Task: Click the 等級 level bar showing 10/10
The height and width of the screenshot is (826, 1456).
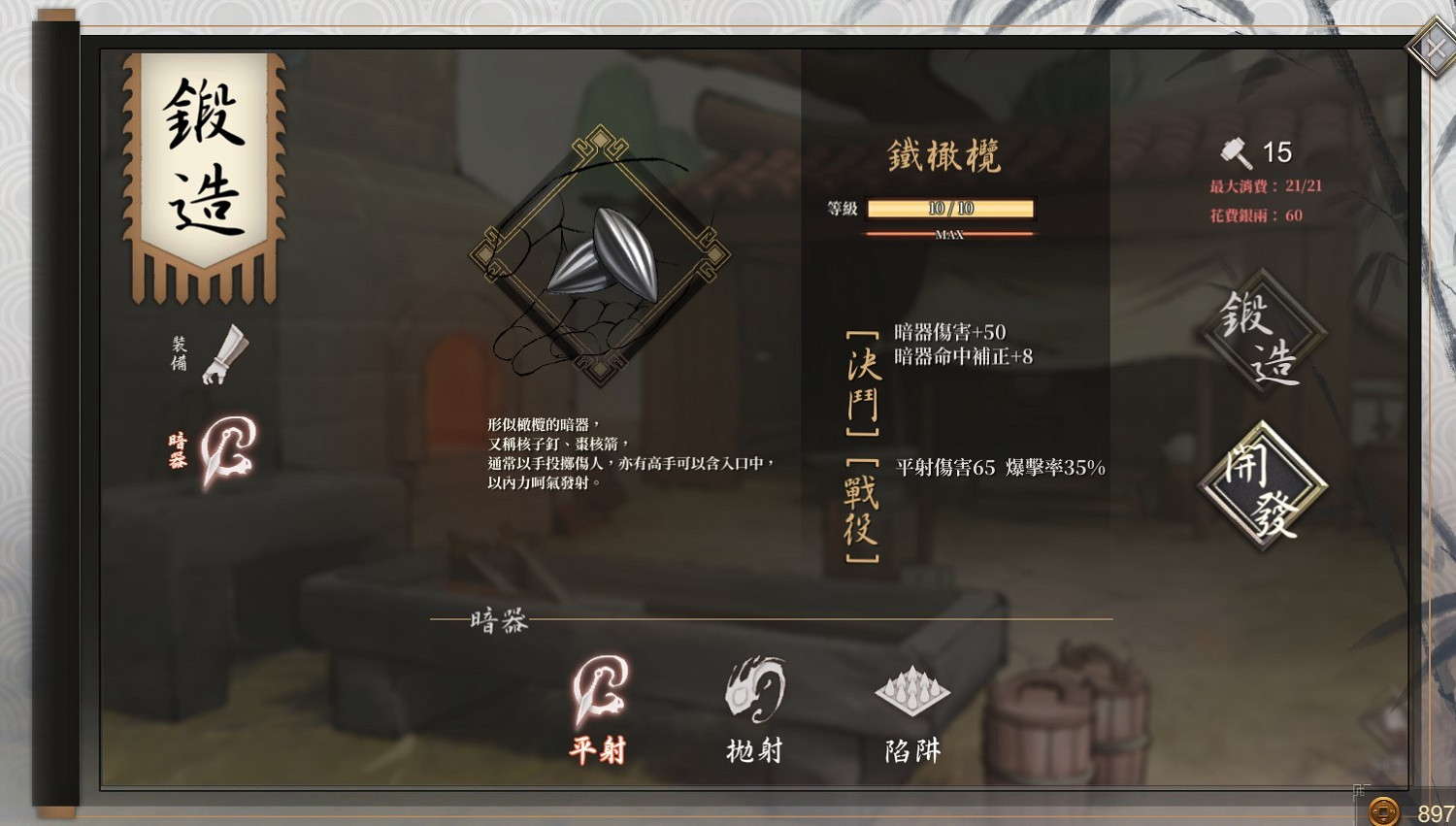Action: coord(950,208)
